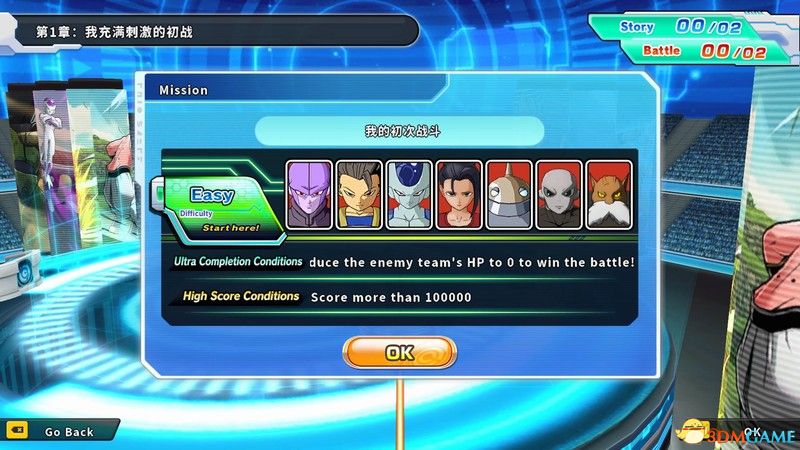Select the Frost character portrait
The image size is (800, 450).
[410, 194]
